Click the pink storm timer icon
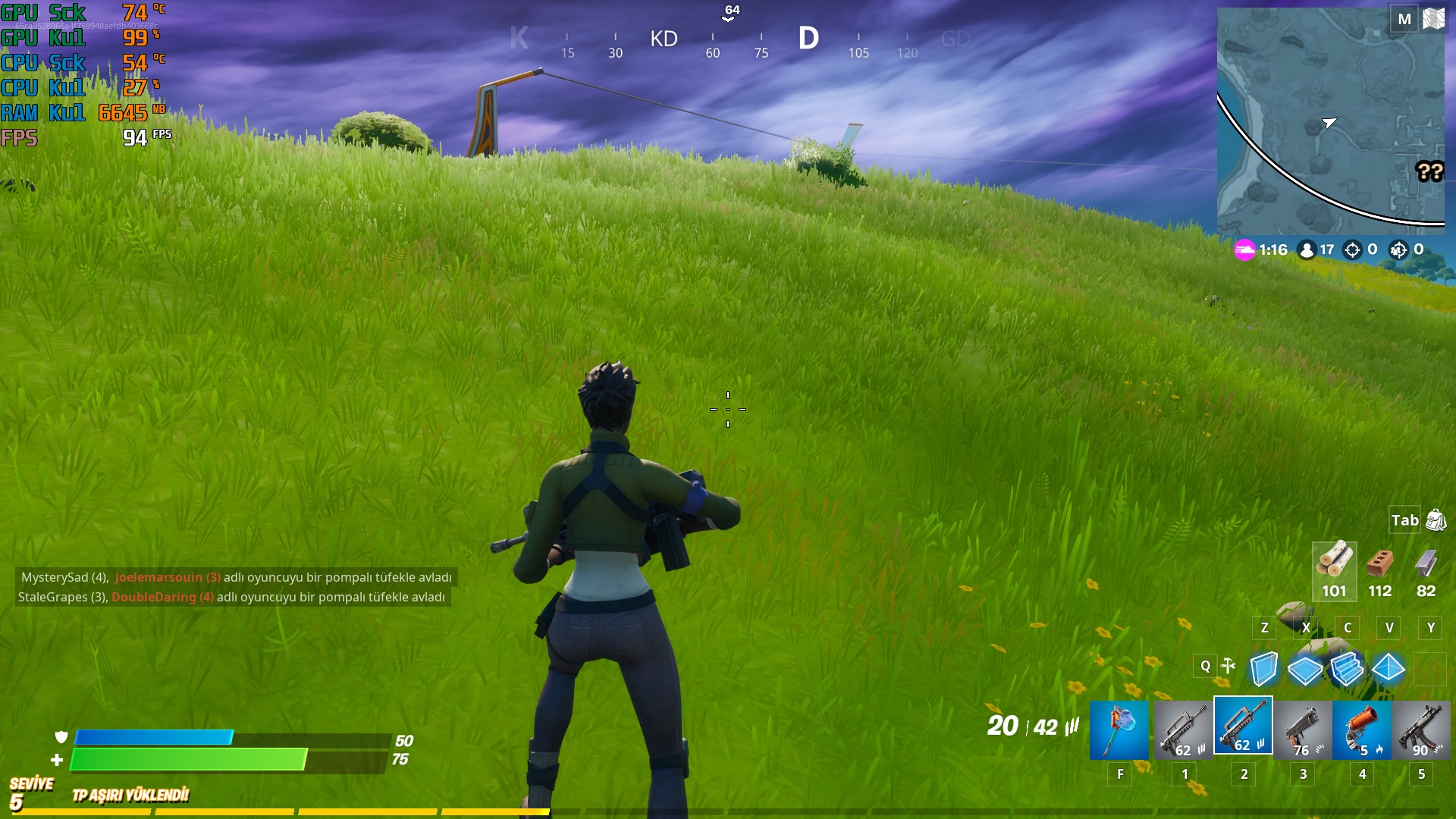1456x819 pixels. (1234, 250)
